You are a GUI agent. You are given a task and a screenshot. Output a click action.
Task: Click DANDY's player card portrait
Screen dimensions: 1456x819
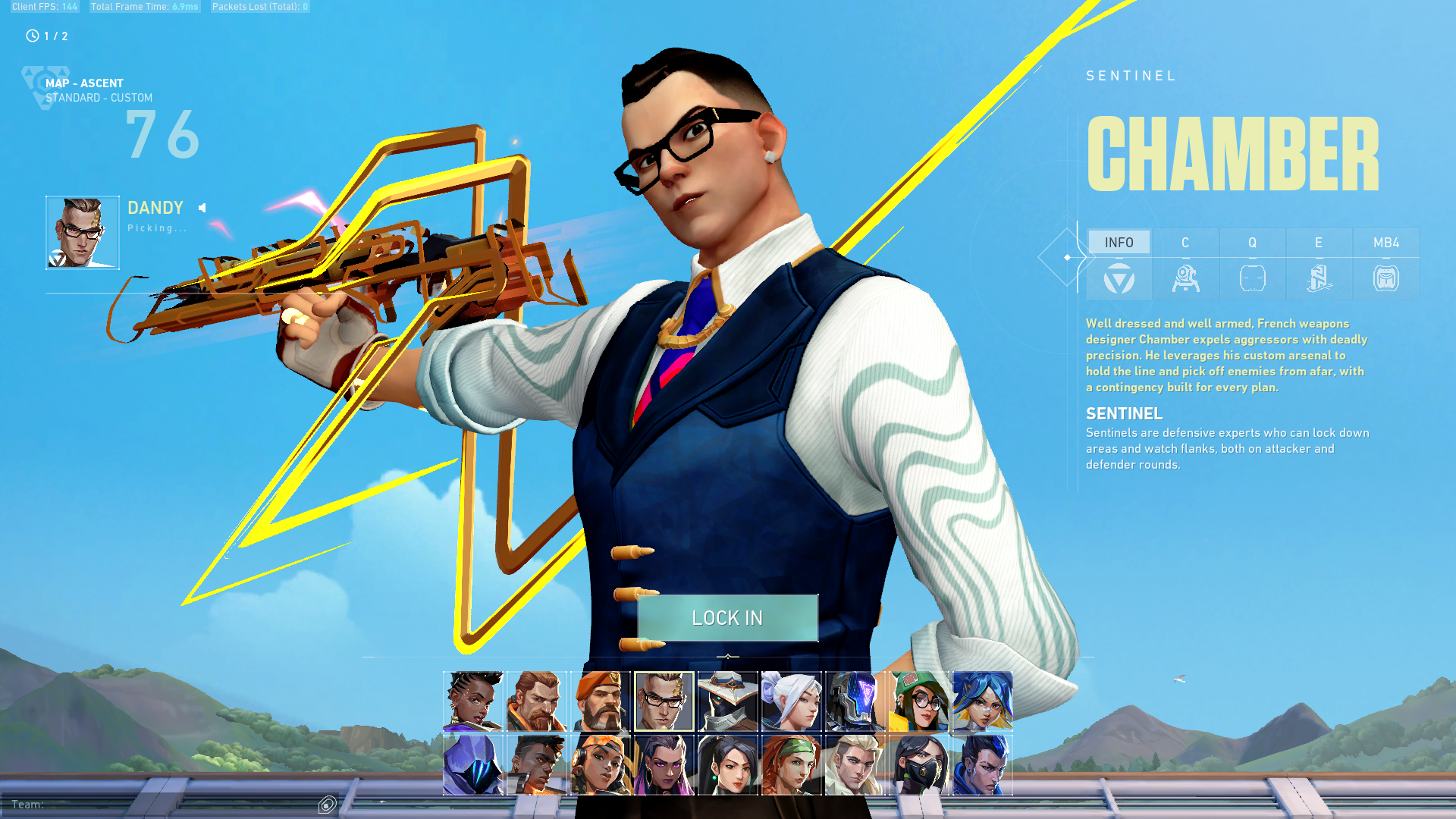pyautogui.click(x=82, y=231)
